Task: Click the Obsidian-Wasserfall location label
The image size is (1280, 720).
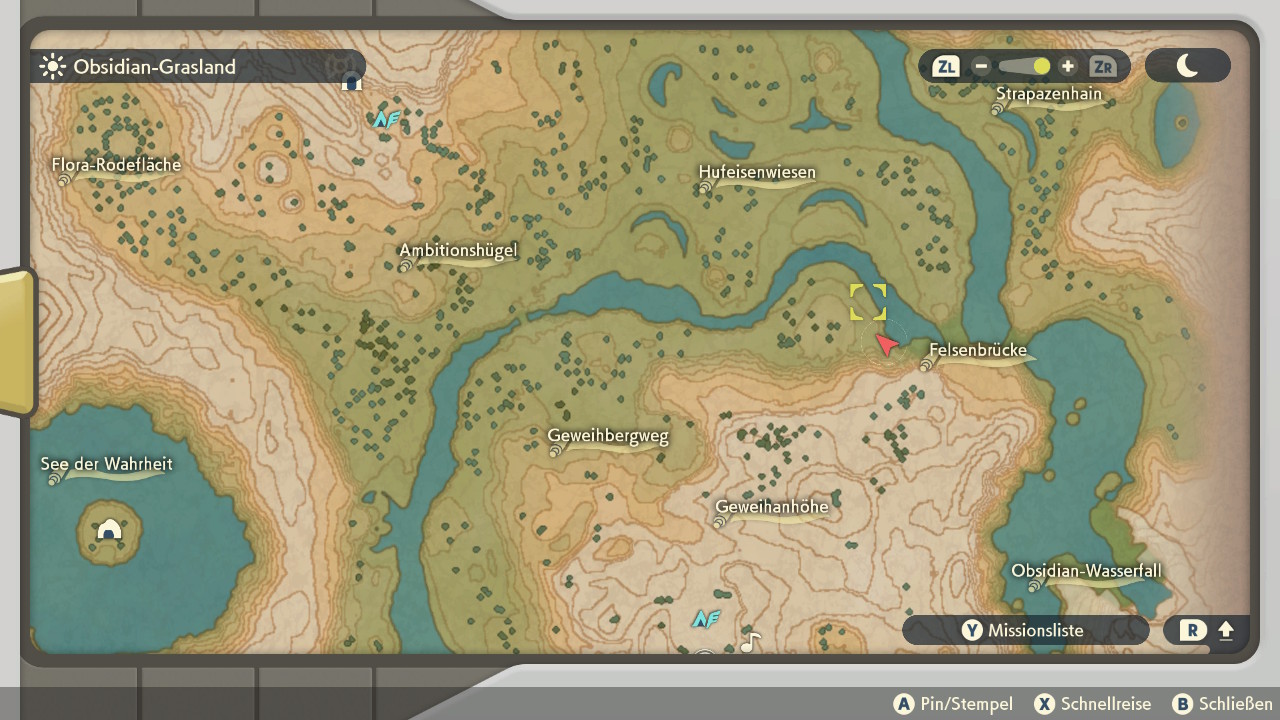Action: [x=1086, y=572]
